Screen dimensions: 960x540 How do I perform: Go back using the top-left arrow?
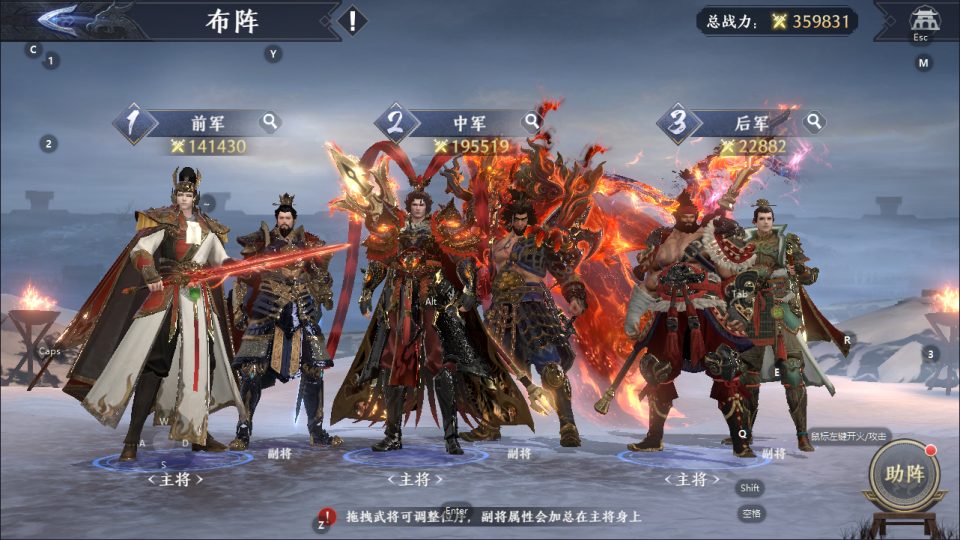tap(62, 19)
